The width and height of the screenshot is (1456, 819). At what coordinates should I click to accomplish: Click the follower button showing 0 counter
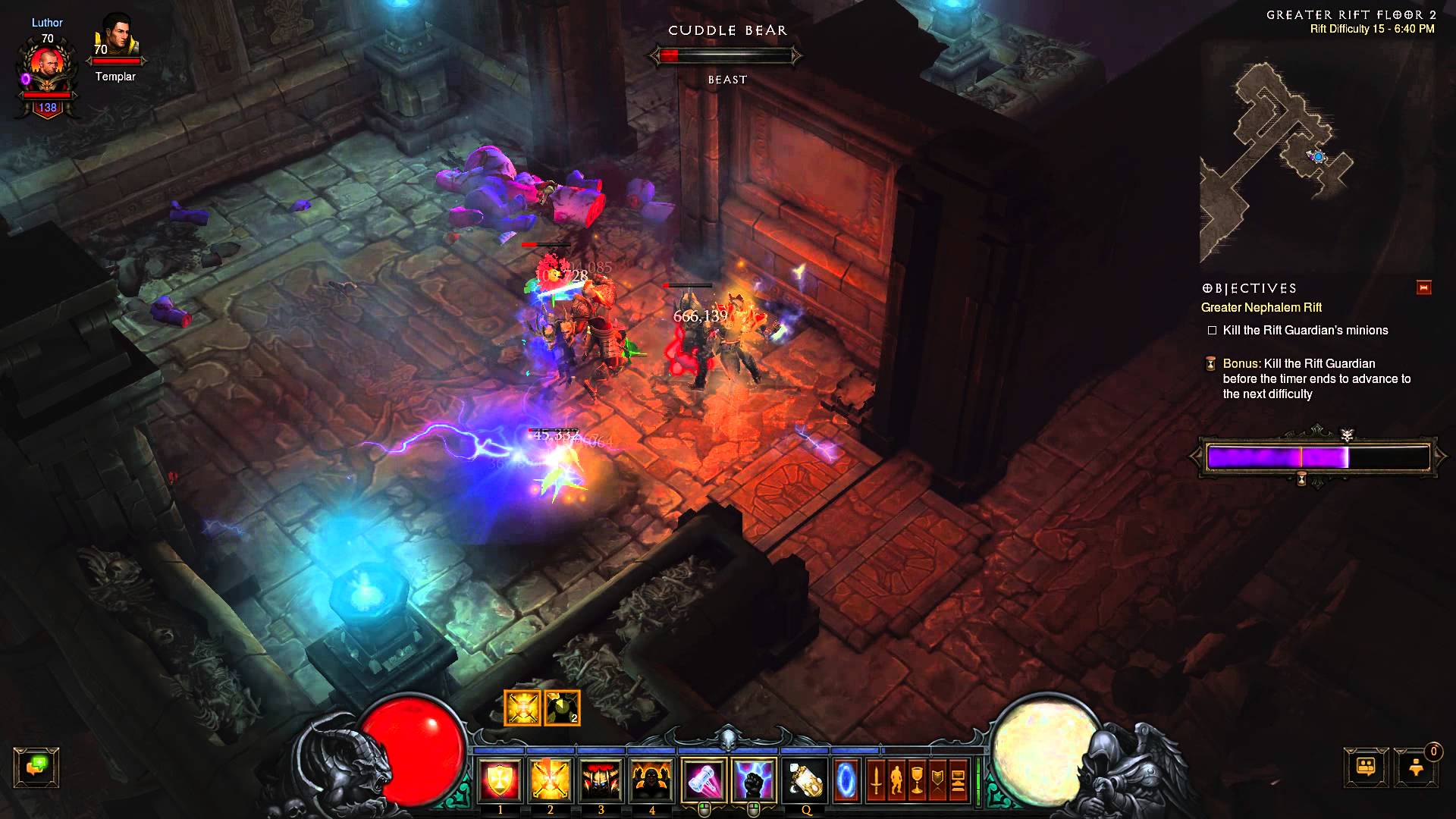(1415, 767)
